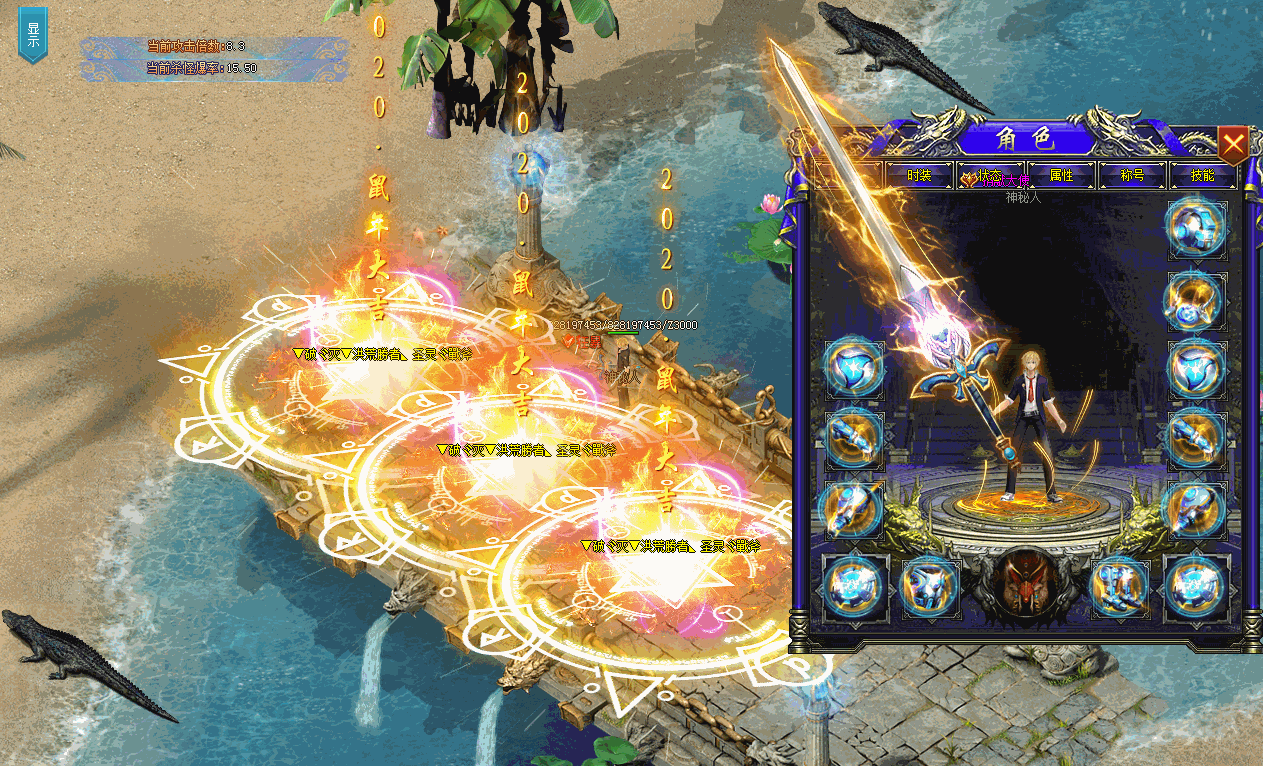Select the equipped helmet slot

(x=1196, y=229)
